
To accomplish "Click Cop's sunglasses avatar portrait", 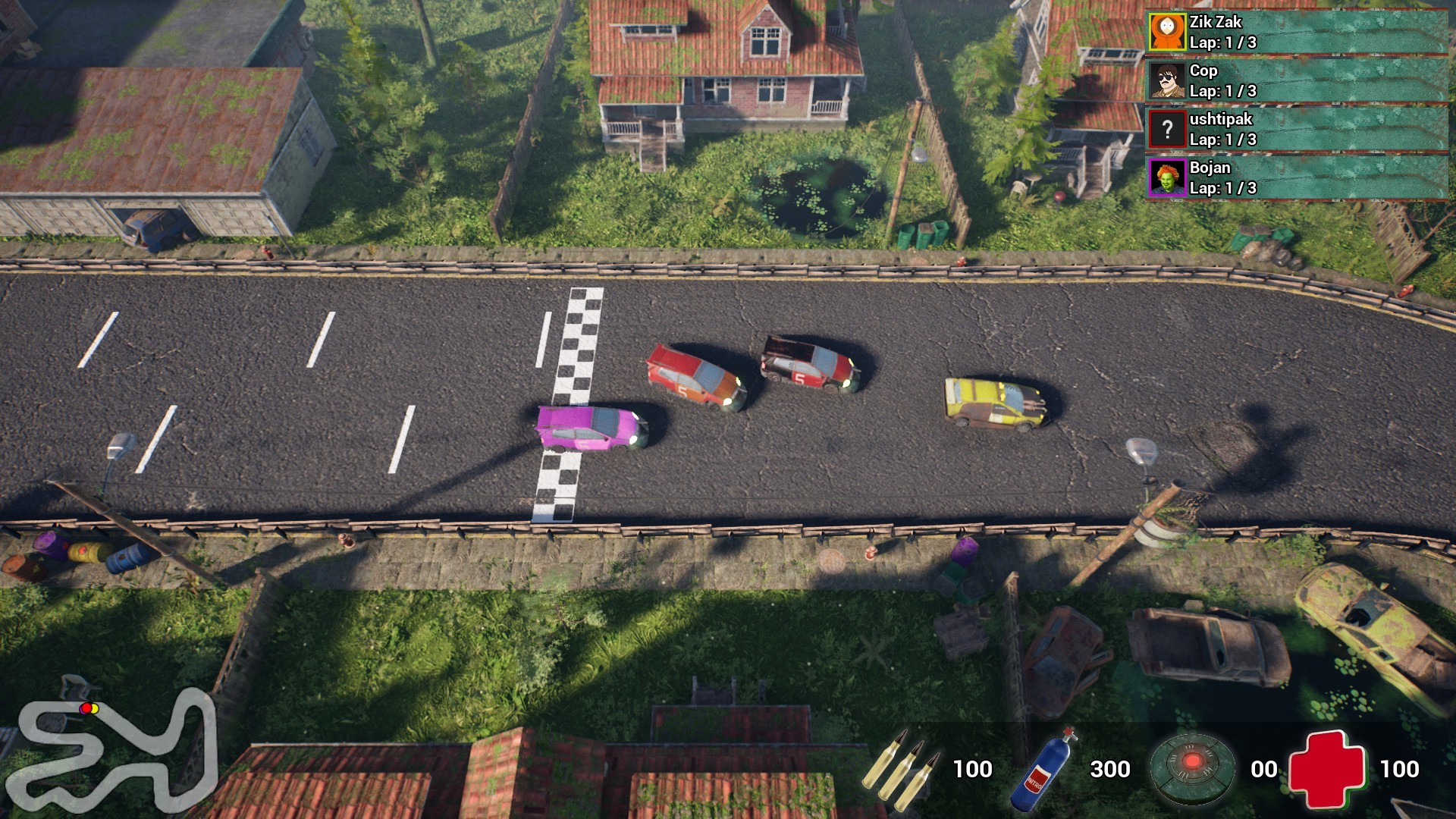I will [1166, 82].
